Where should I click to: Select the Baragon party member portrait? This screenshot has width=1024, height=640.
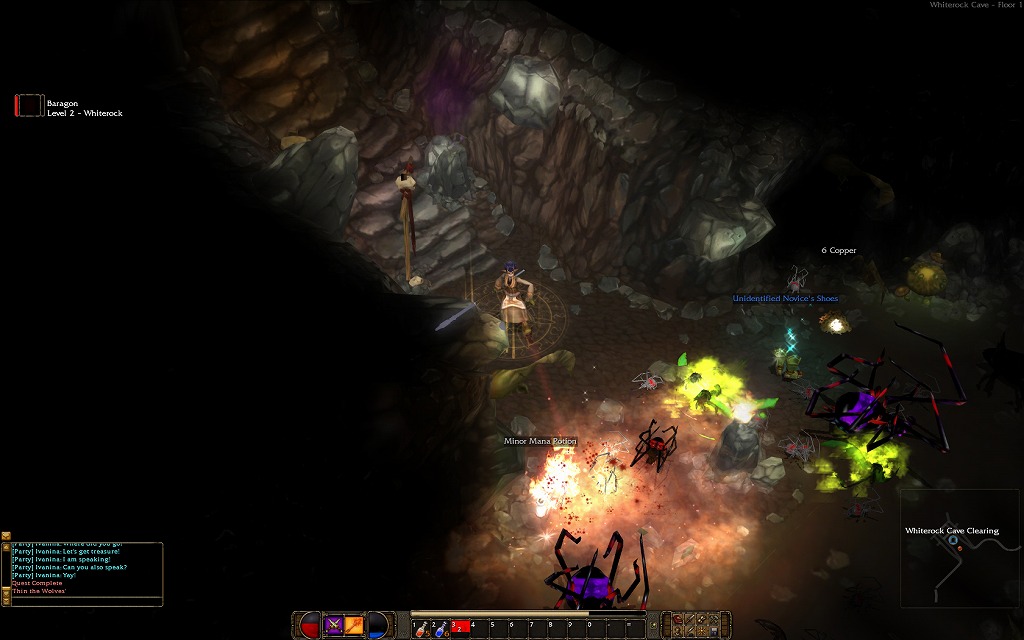pyautogui.click(x=30, y=106)
